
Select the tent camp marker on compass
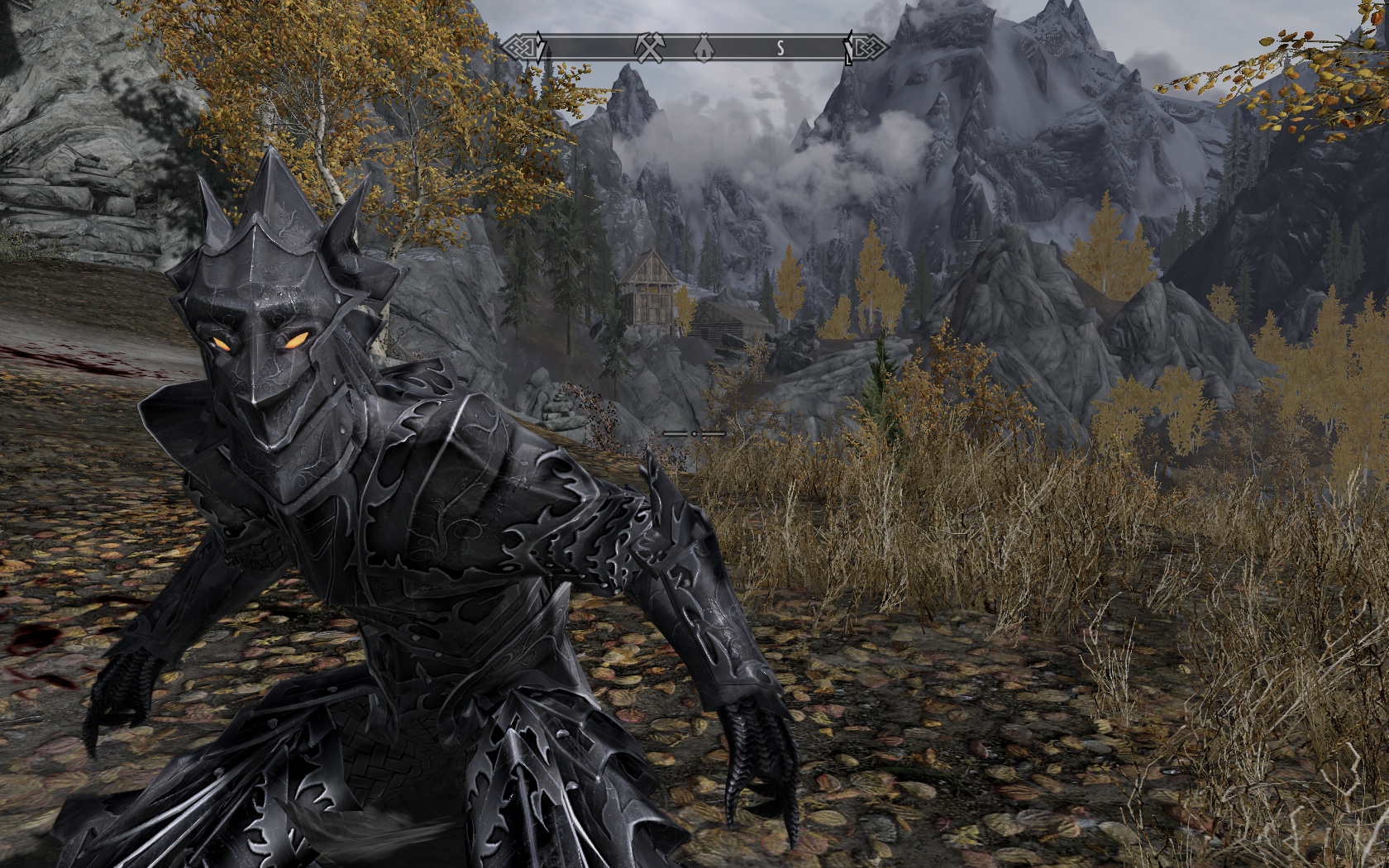click(x=703, y=48)
